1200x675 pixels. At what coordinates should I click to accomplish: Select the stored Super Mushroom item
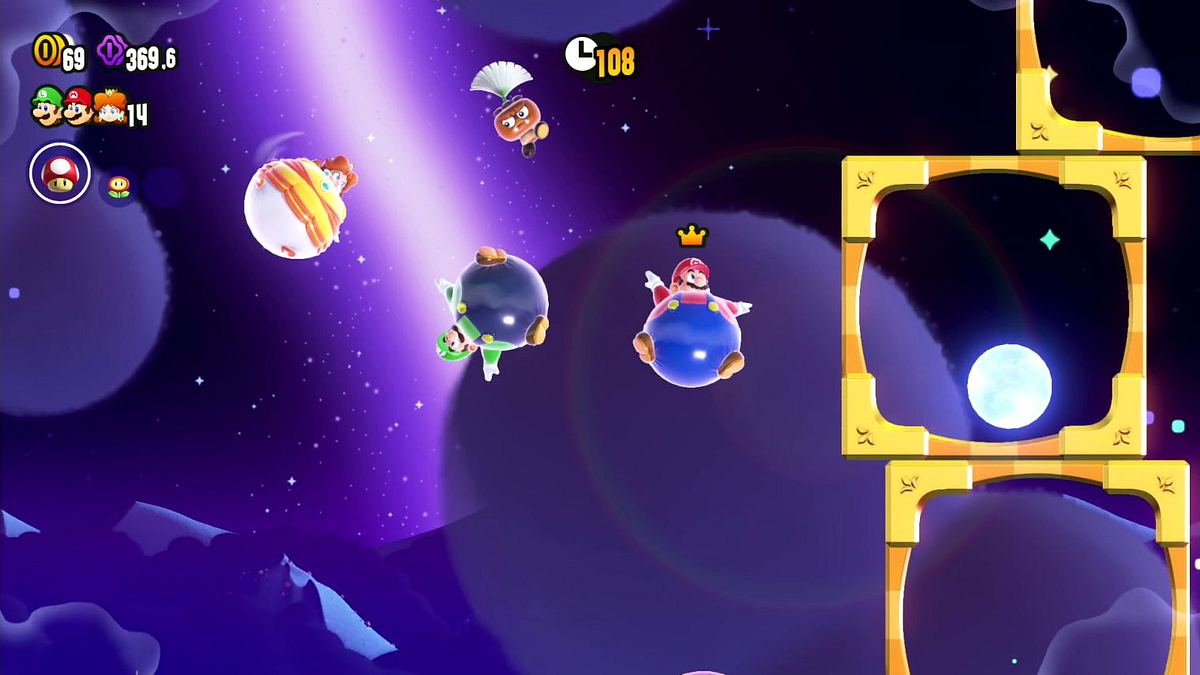tap(59, 174)
